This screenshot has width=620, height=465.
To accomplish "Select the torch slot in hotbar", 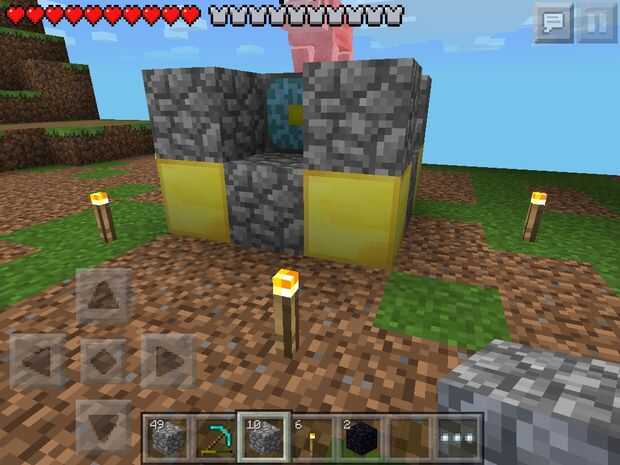I will pos(313,436).
